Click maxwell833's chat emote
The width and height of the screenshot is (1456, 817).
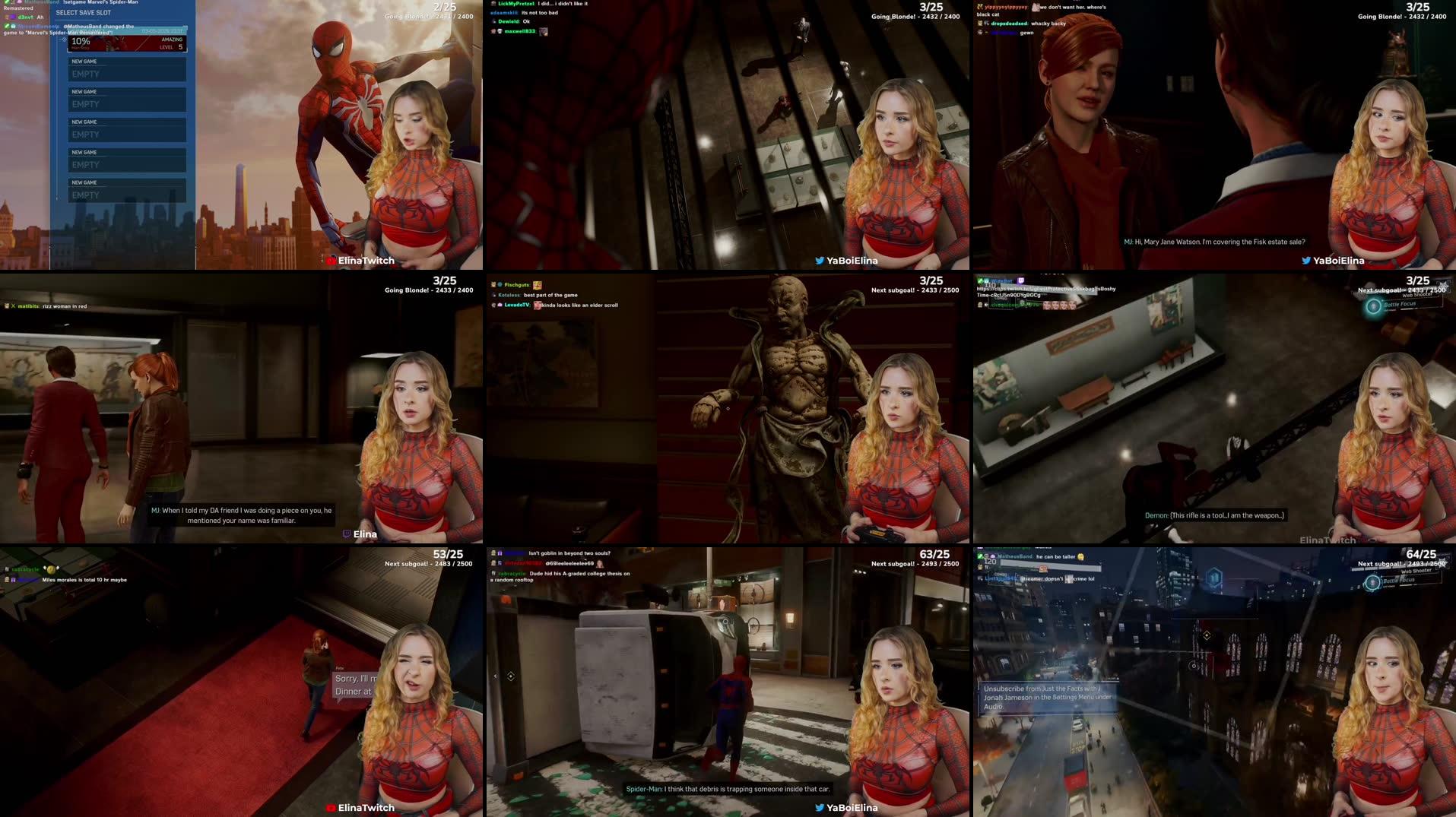click(x=543, y=32)
